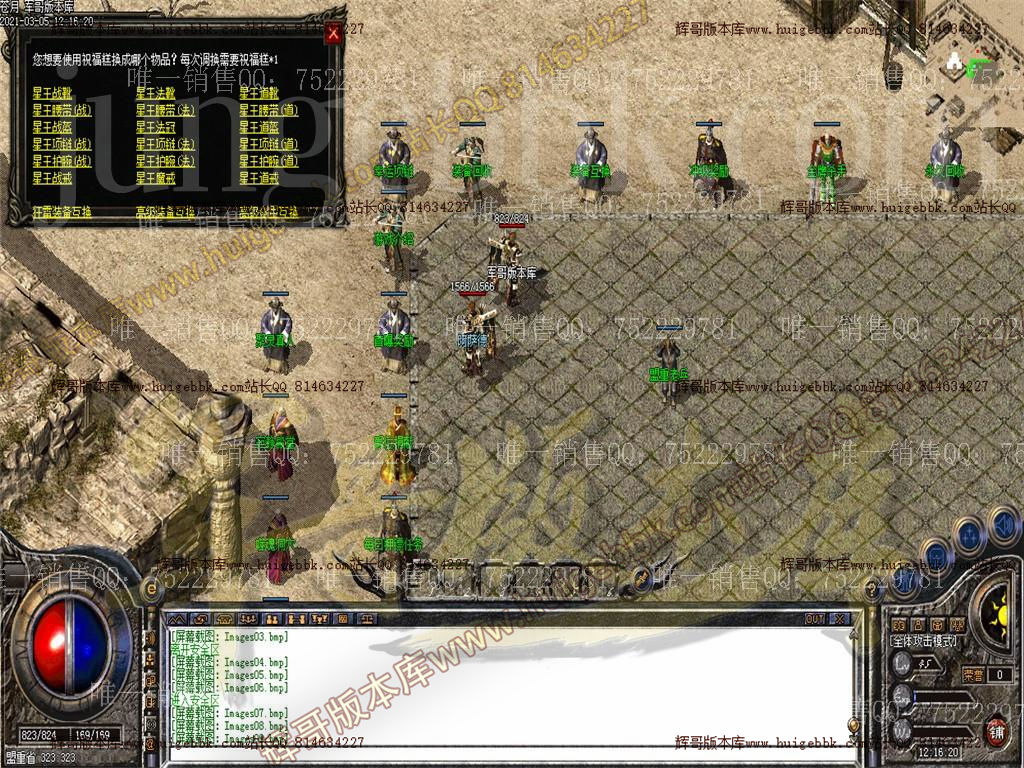Choose 星王战靴 from the exchange list

click(x=52, y=93)
